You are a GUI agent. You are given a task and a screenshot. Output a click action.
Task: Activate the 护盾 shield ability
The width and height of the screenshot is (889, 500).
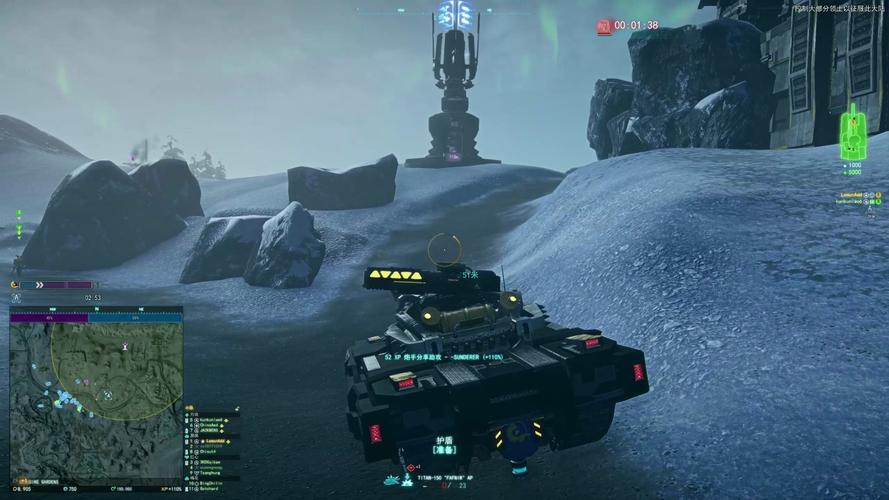tap(445, 444)
